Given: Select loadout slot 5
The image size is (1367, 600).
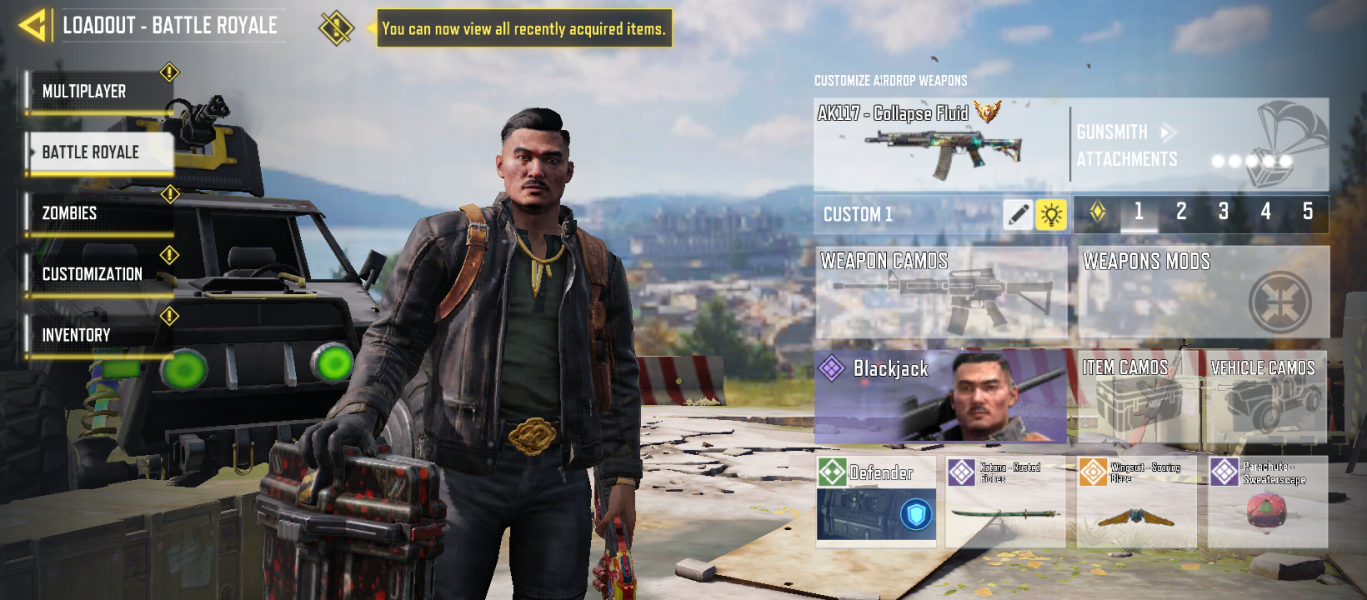Looking at the screenshot, I should point(1307,212).
